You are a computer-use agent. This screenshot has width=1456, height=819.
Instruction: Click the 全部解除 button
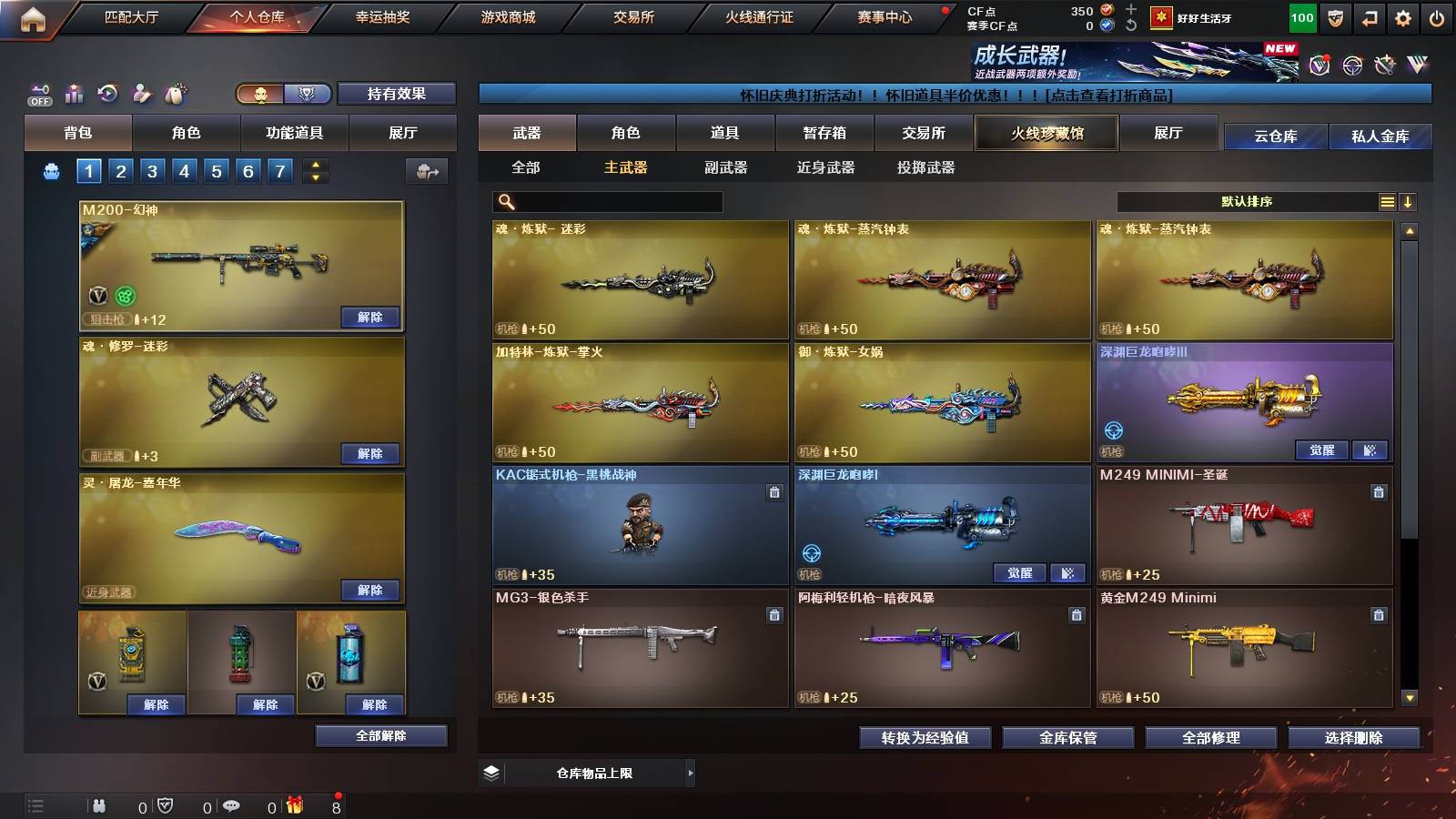379,735
